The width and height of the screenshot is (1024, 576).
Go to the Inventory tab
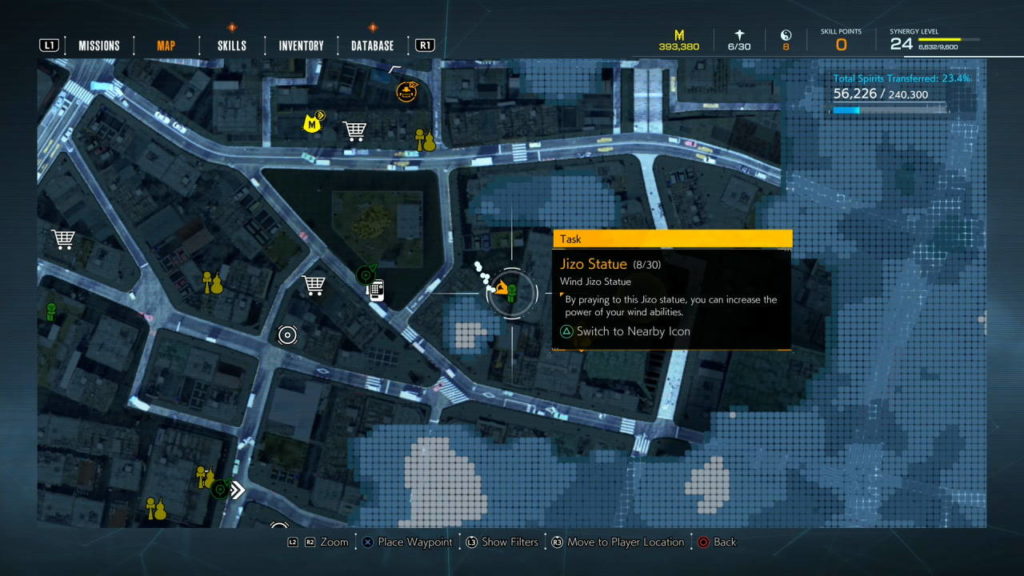point(301,45)
